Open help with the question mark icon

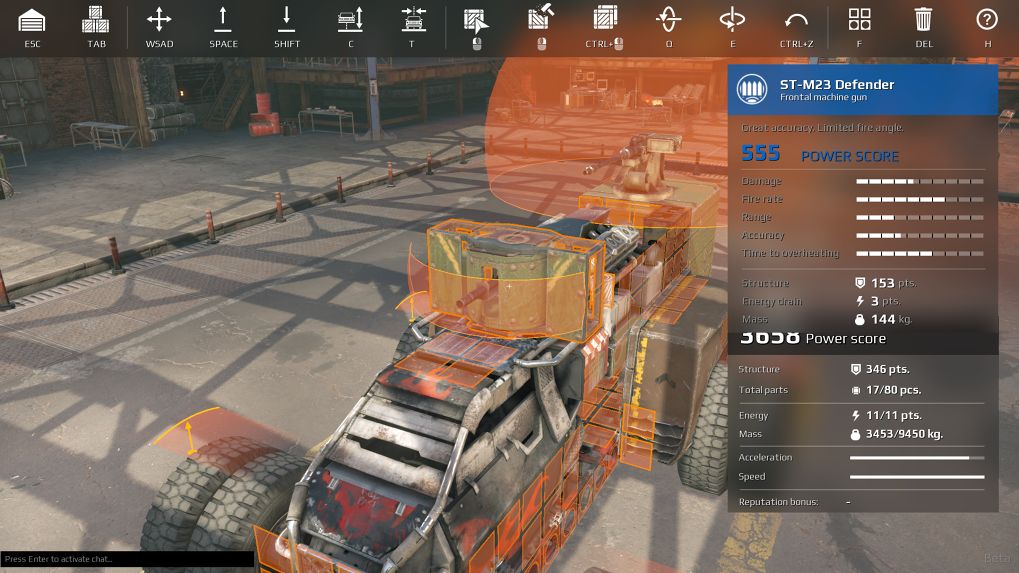point(987,20)
